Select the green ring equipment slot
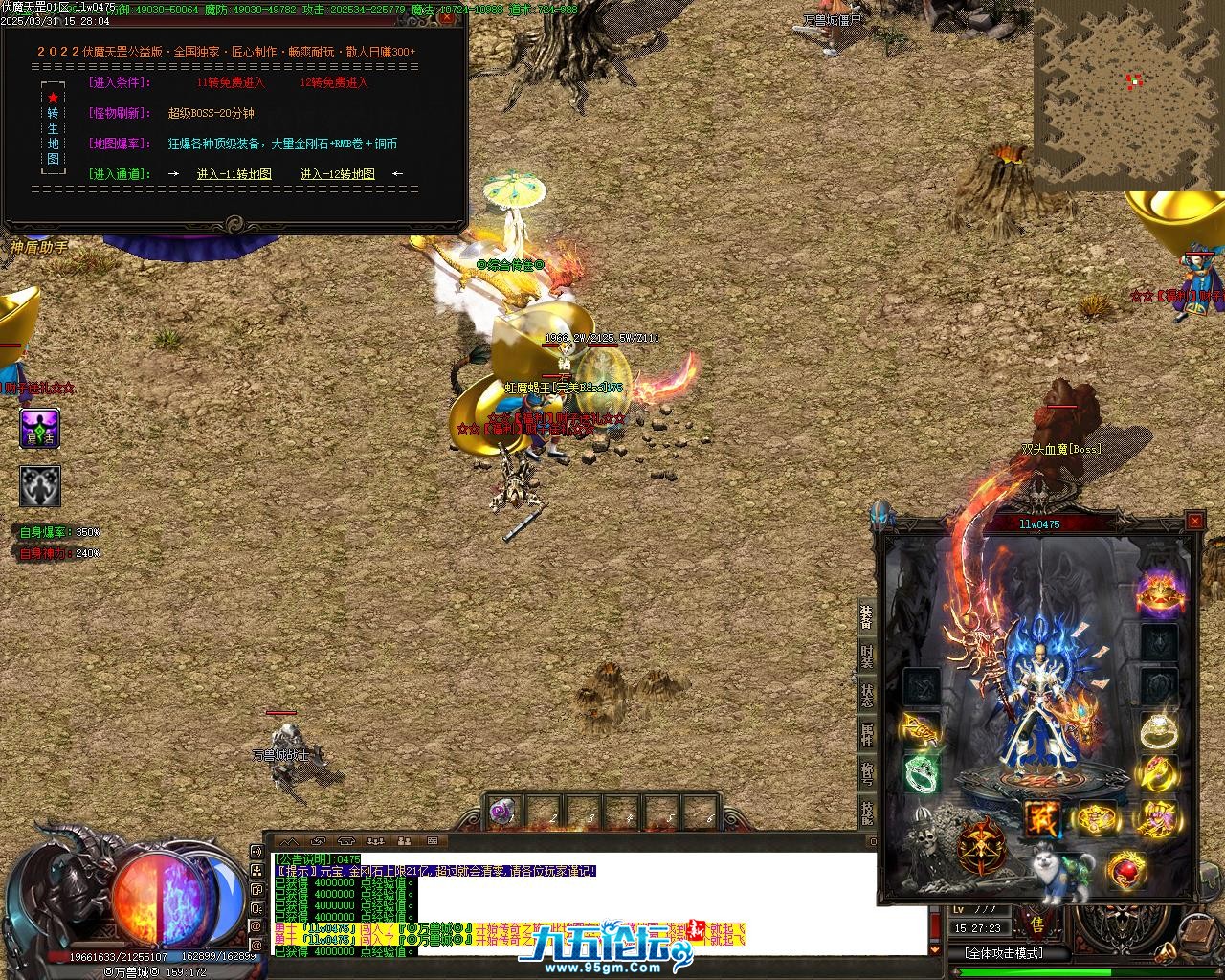This screenshot has height=980, width=1225. 923,774
